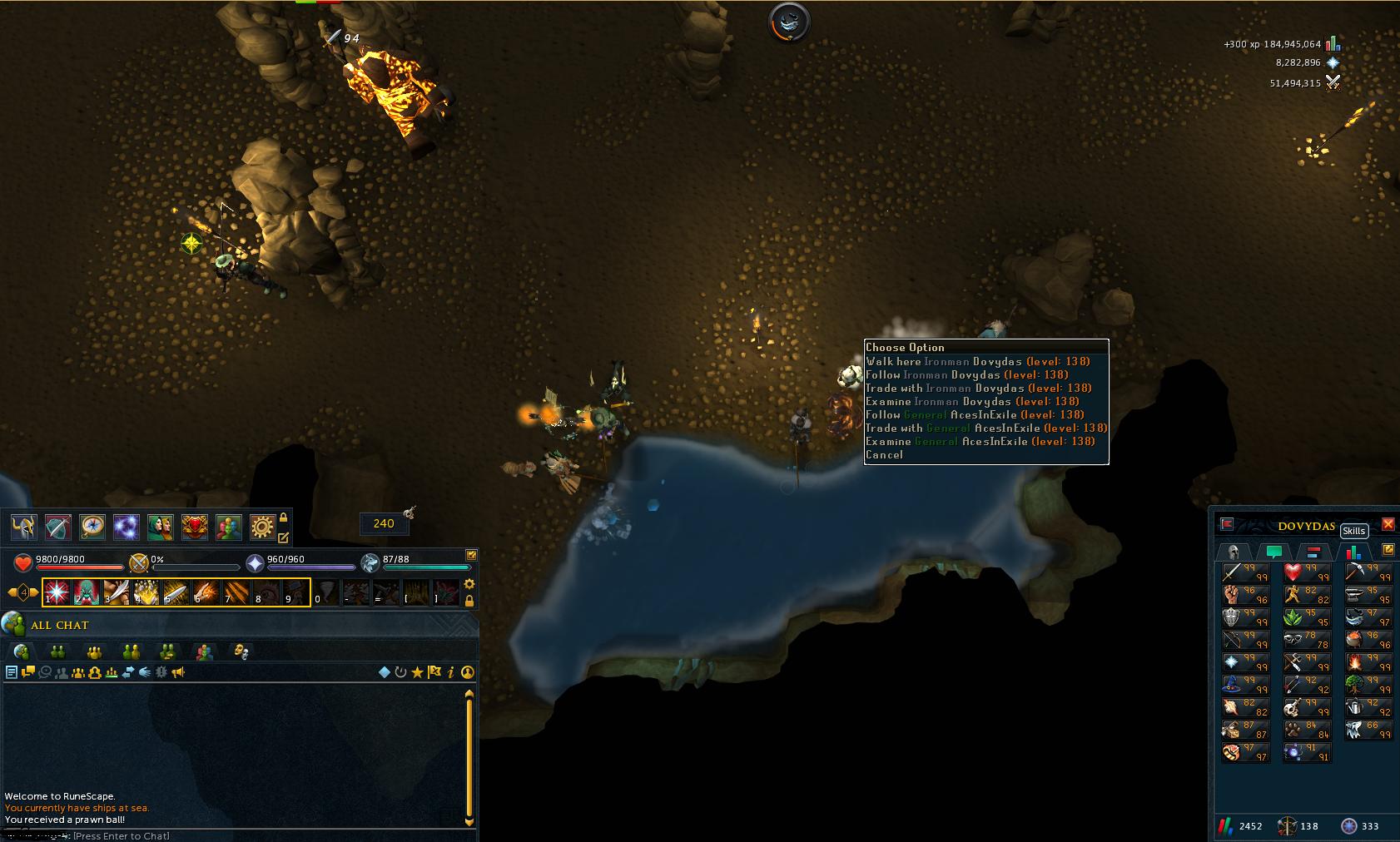The height and width of the screenshot is (842, 1400).
Task: Open the gear cog settings ribbon icon
Action: coord(262,527)
